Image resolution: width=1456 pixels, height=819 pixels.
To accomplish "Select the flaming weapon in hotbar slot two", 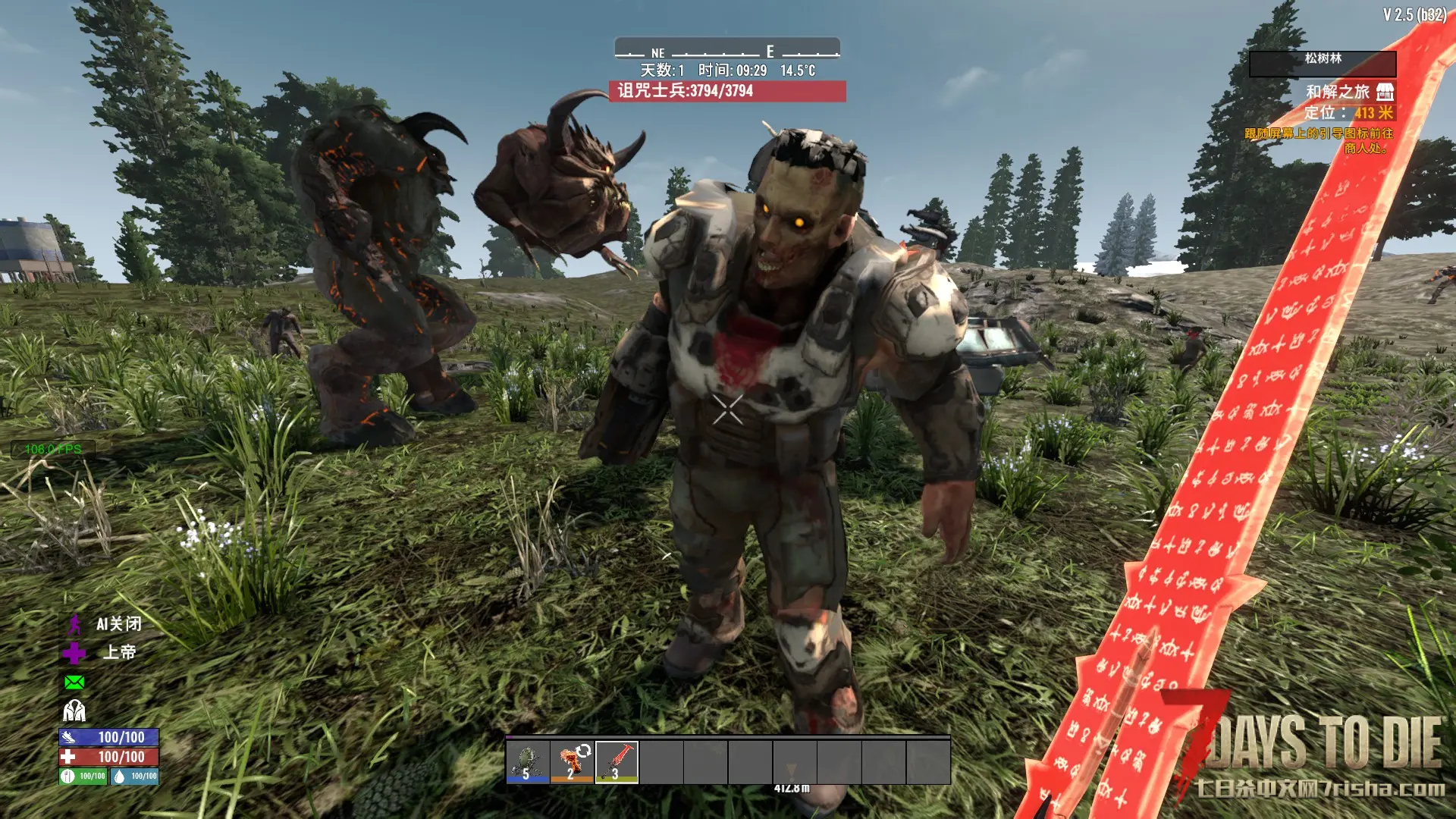I will coord(573,761).
